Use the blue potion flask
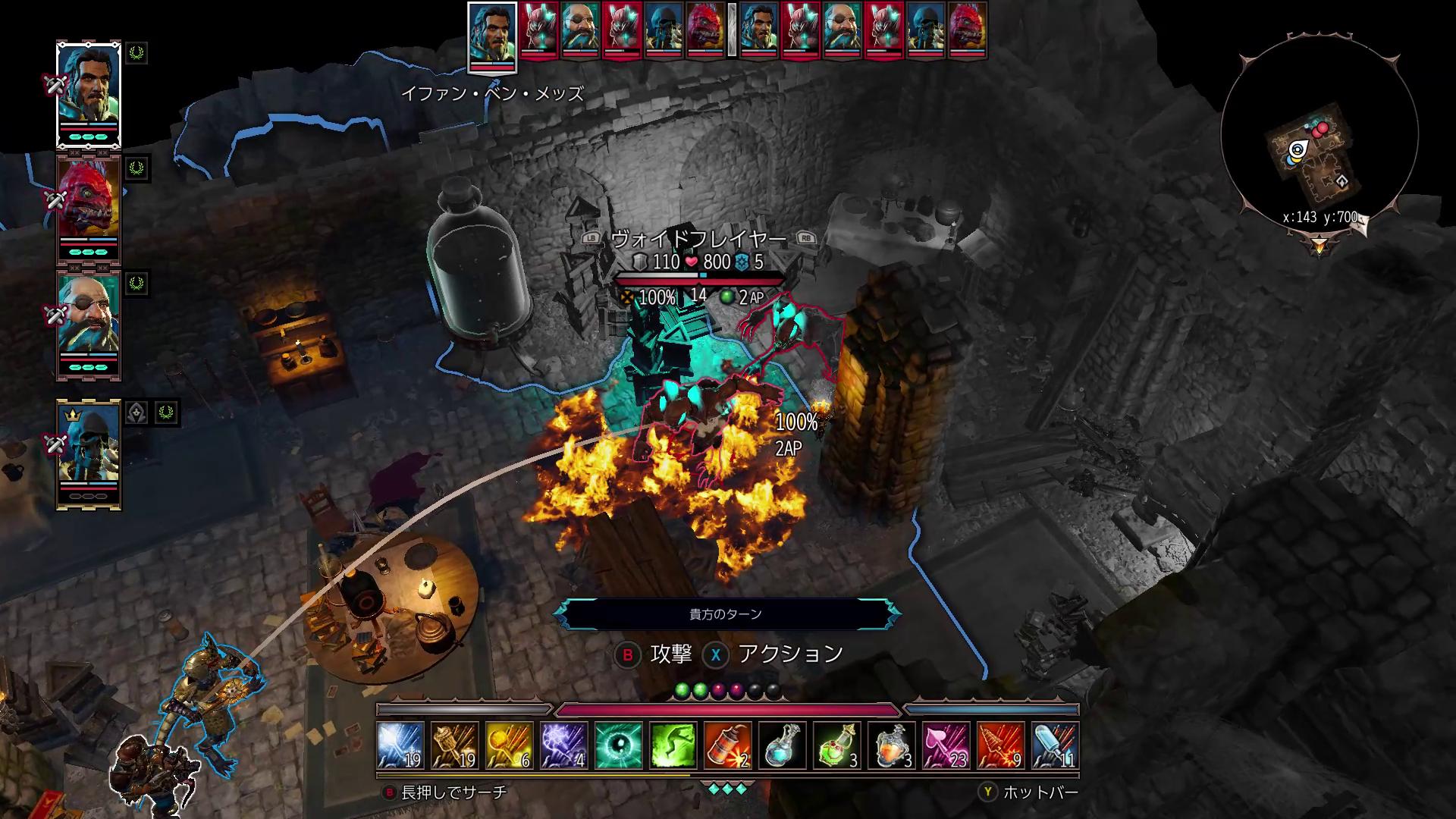The width and height of the screenshot is (1456, 819). coord(783,745)
